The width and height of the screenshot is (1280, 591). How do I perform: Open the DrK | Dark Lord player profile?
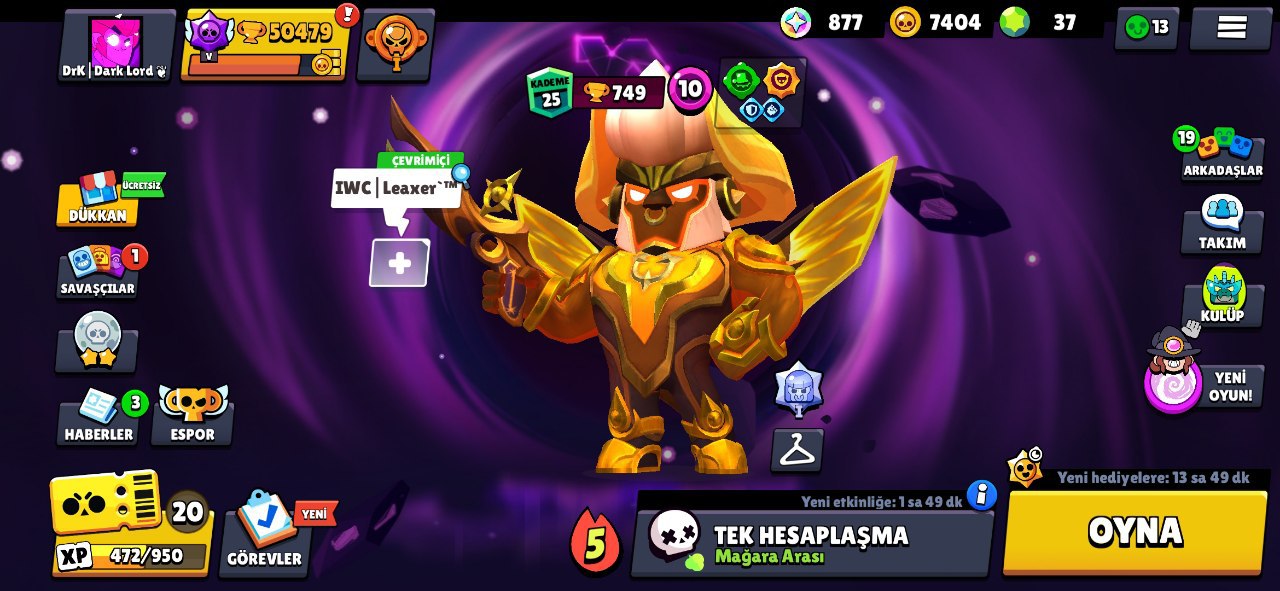click(116, 46)
